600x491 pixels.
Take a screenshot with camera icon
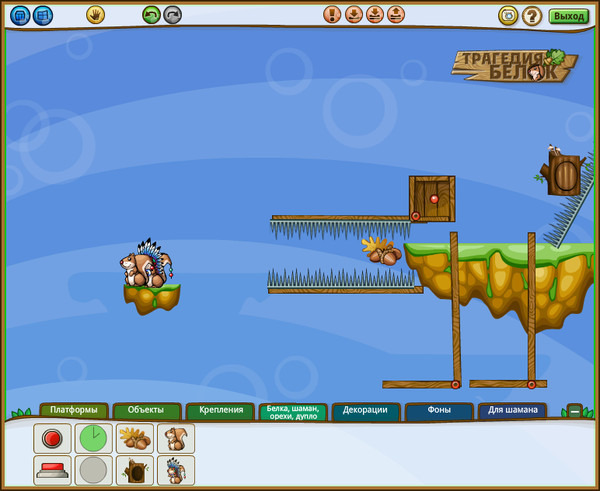[x=508, y=16]
